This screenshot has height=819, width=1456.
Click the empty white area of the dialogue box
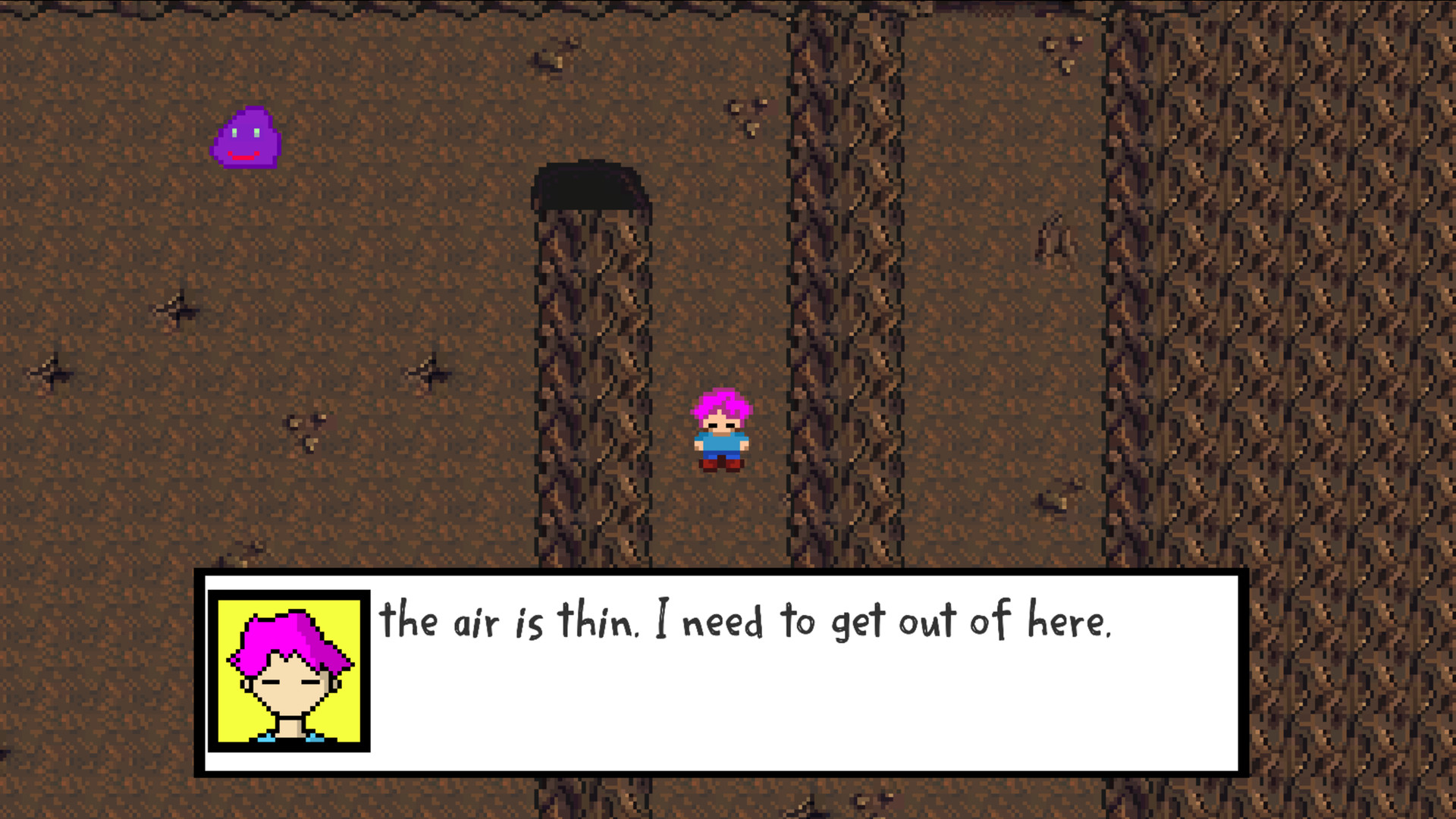[x=910, y=720]
